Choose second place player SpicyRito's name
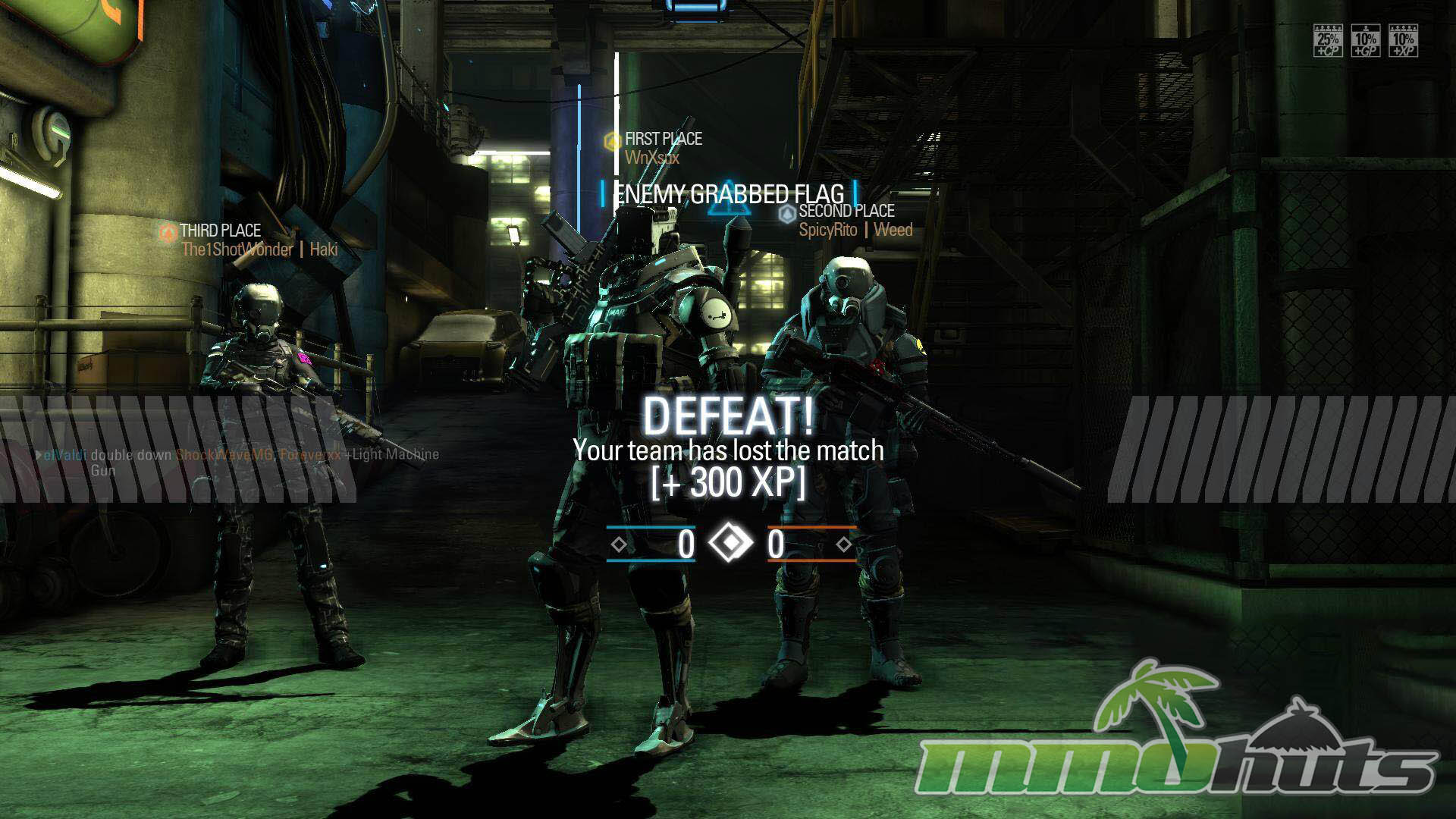The width and height of the screenshot is (1456, 819). click(x=827, y=230)
